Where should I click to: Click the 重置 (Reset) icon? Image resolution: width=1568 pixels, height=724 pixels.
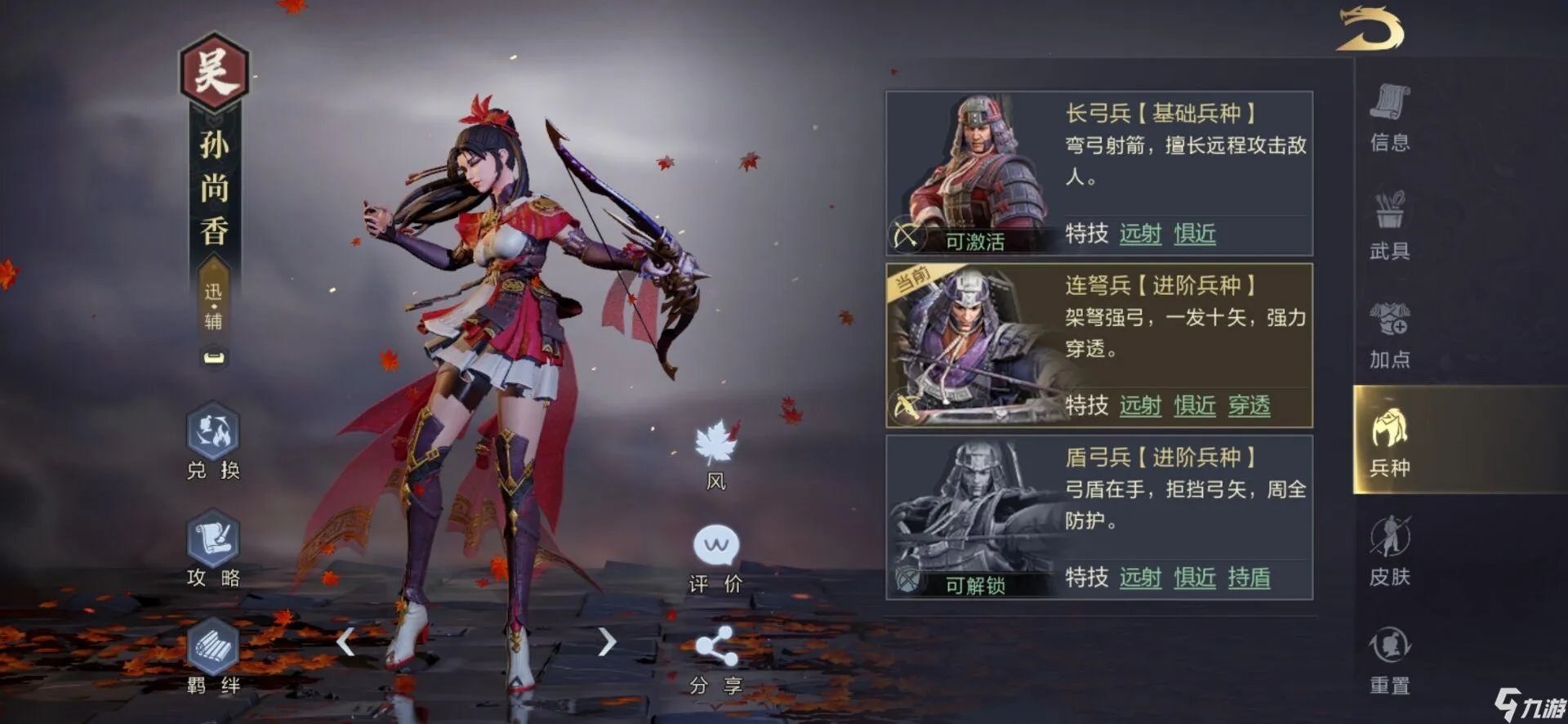point(1391,662)
